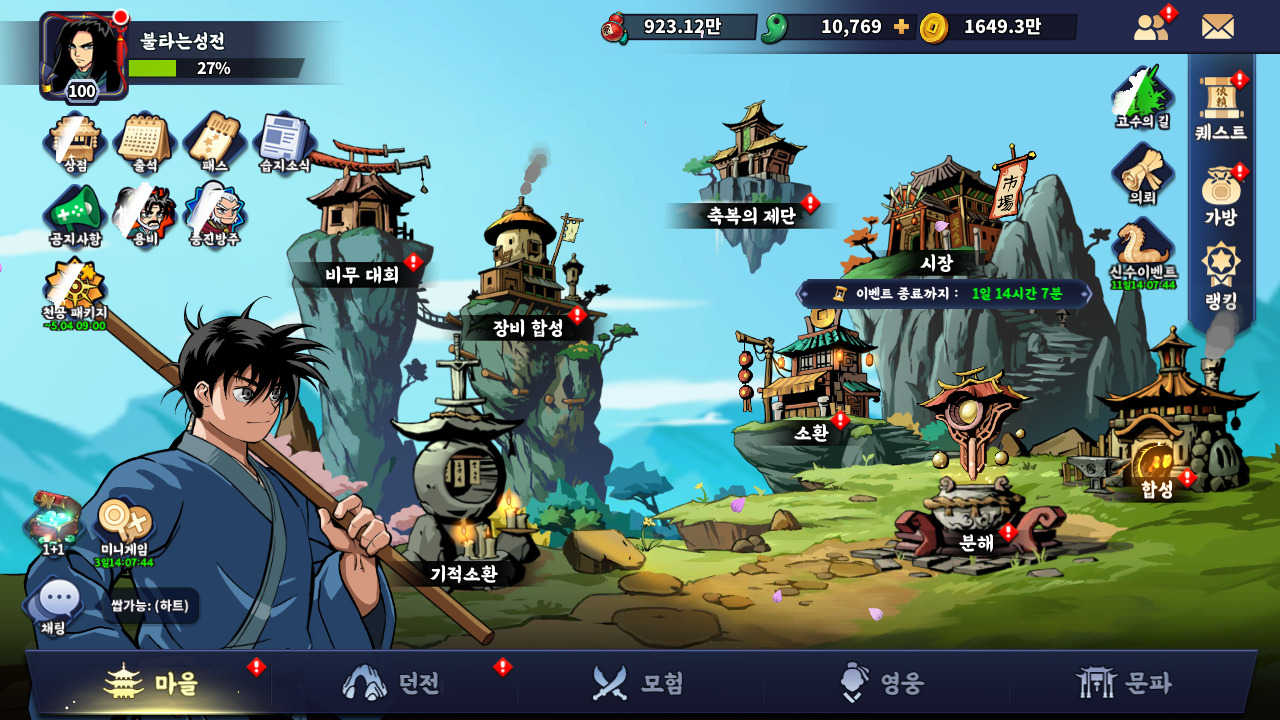Open the 고수의 길 icon
Viewport: 1280px width, 720px height.
pyautogui.click(x=1142, y=97)
